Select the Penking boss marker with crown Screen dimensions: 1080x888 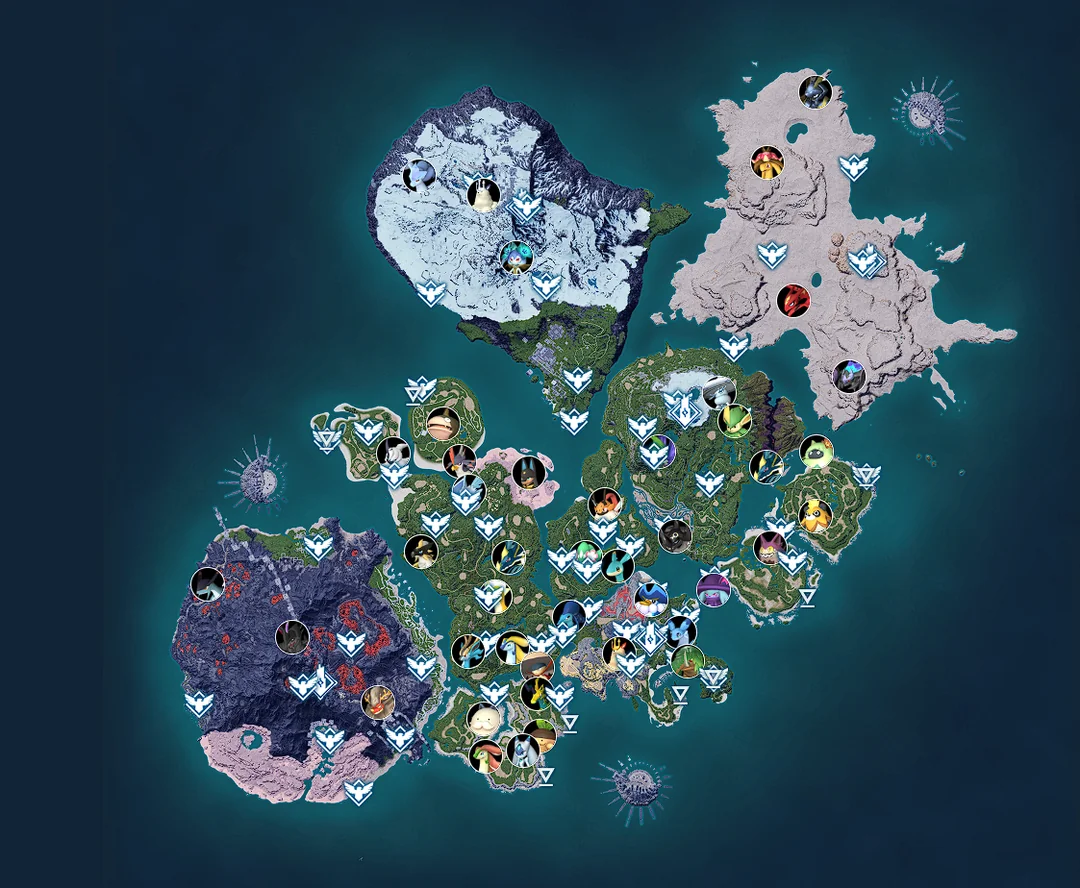[651, 597]
